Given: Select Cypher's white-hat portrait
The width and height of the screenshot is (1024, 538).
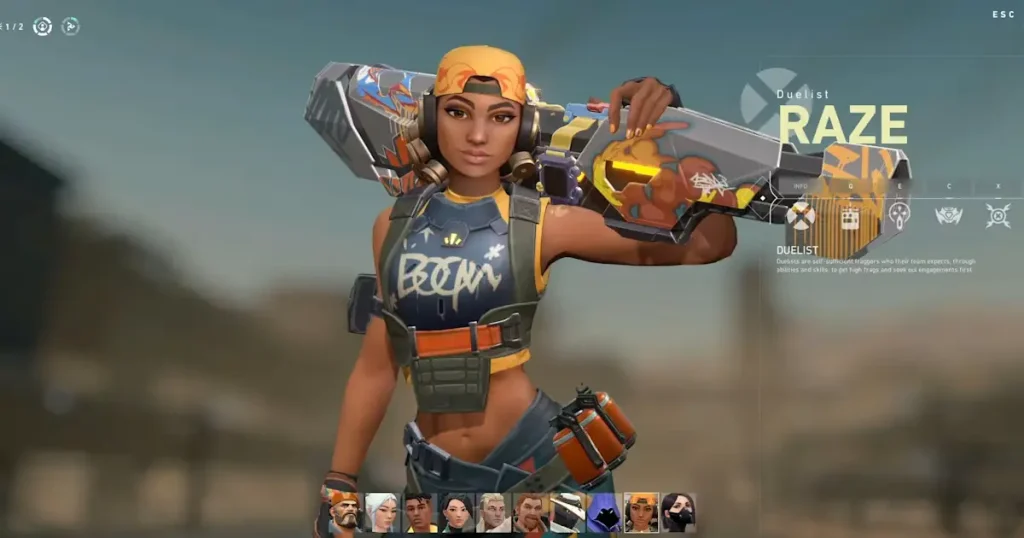Looking at the screenshot, I should coord(567,512).
